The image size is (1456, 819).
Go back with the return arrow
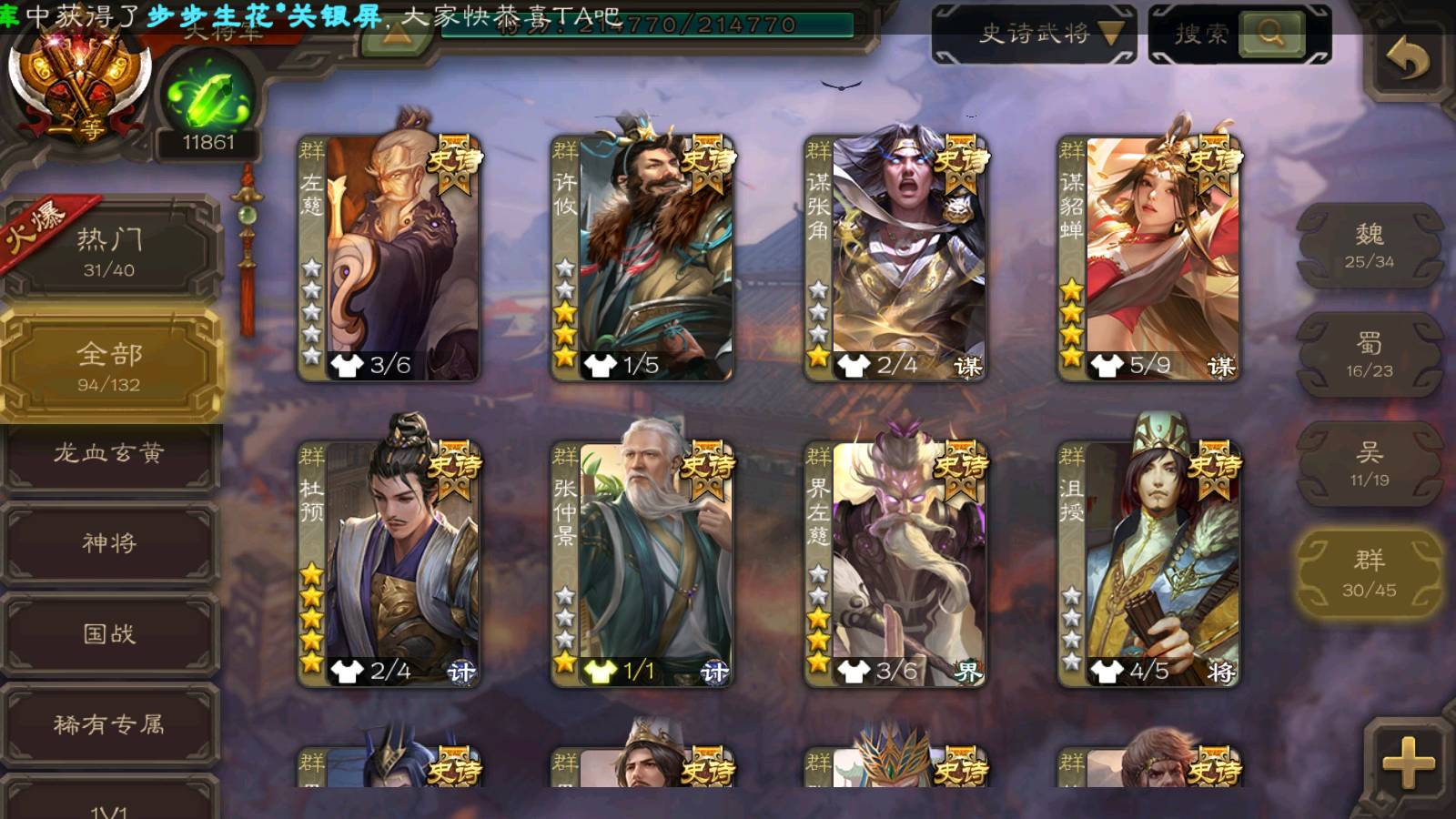(x=1407, y=60)
